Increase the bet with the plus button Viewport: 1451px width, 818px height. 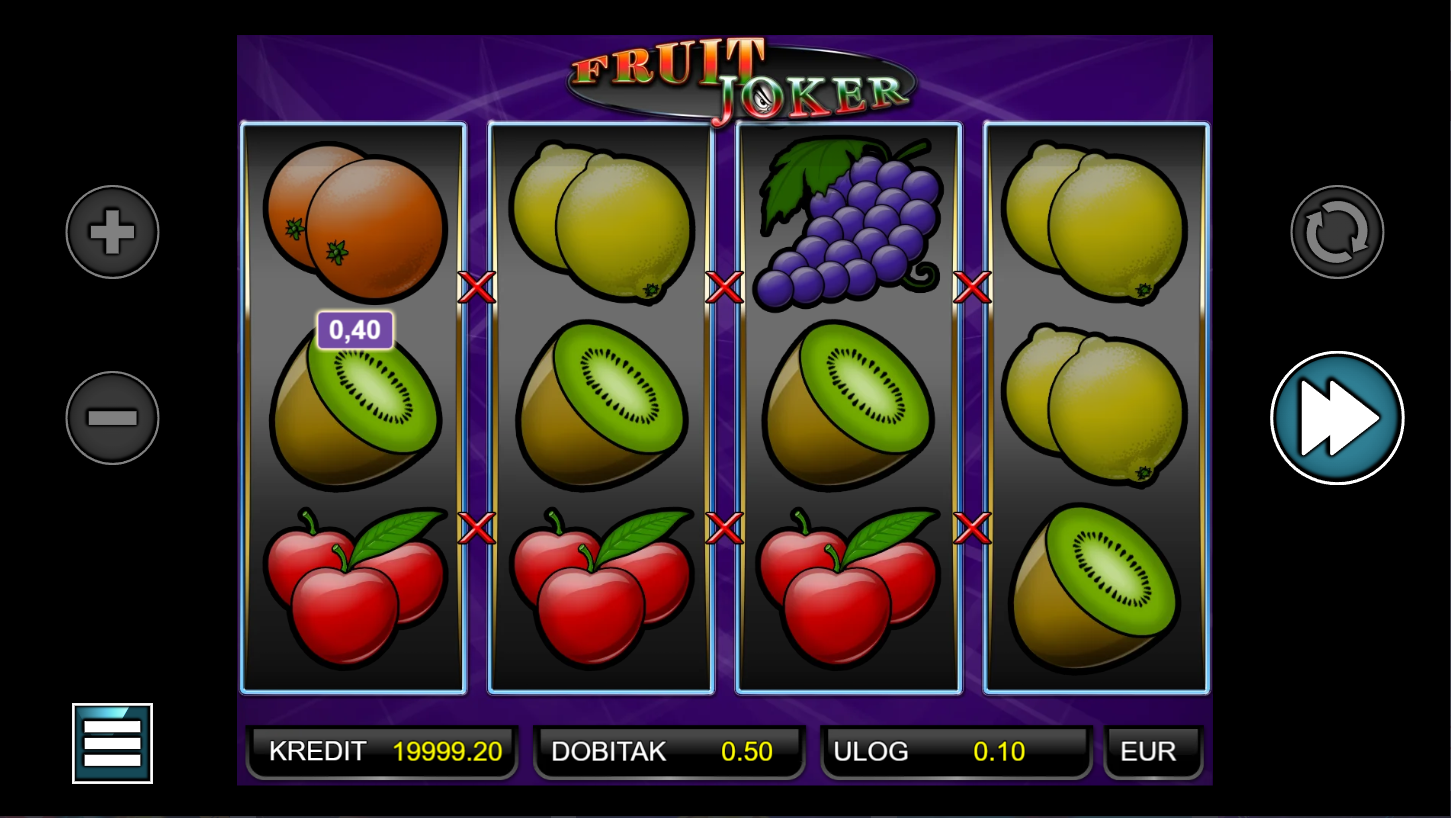coord(112,232)
